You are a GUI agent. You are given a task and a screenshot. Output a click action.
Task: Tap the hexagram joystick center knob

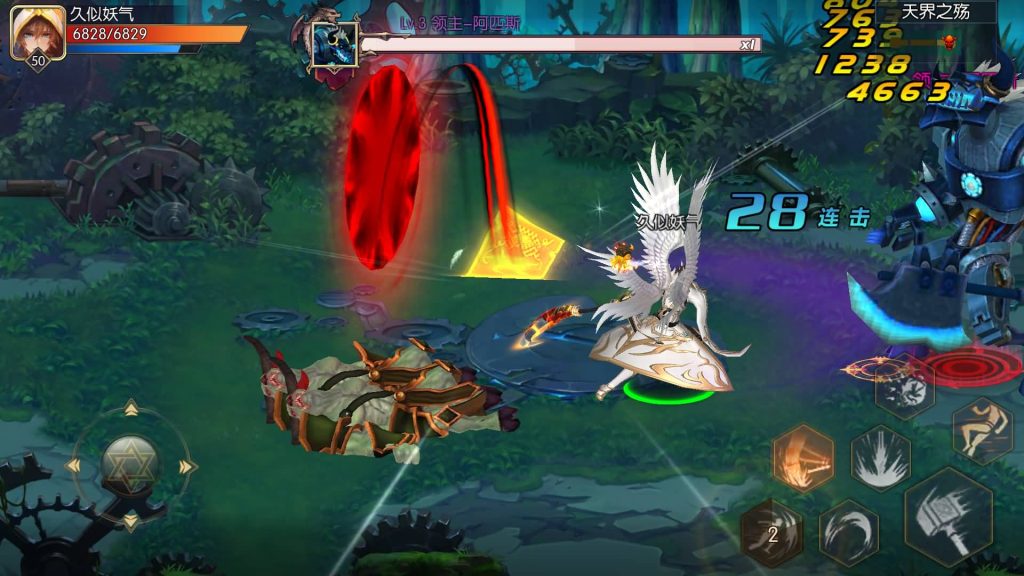(x=130, y=465)
